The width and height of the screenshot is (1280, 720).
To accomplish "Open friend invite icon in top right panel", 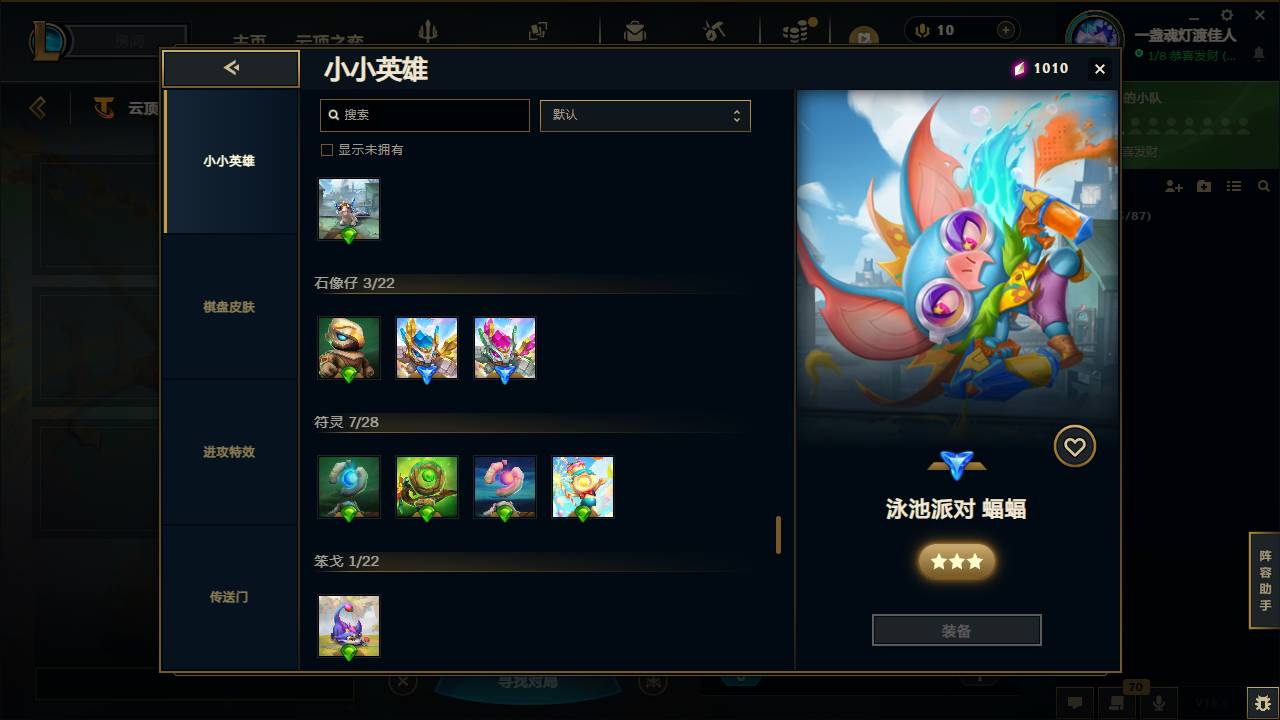I will [1172, 186].
